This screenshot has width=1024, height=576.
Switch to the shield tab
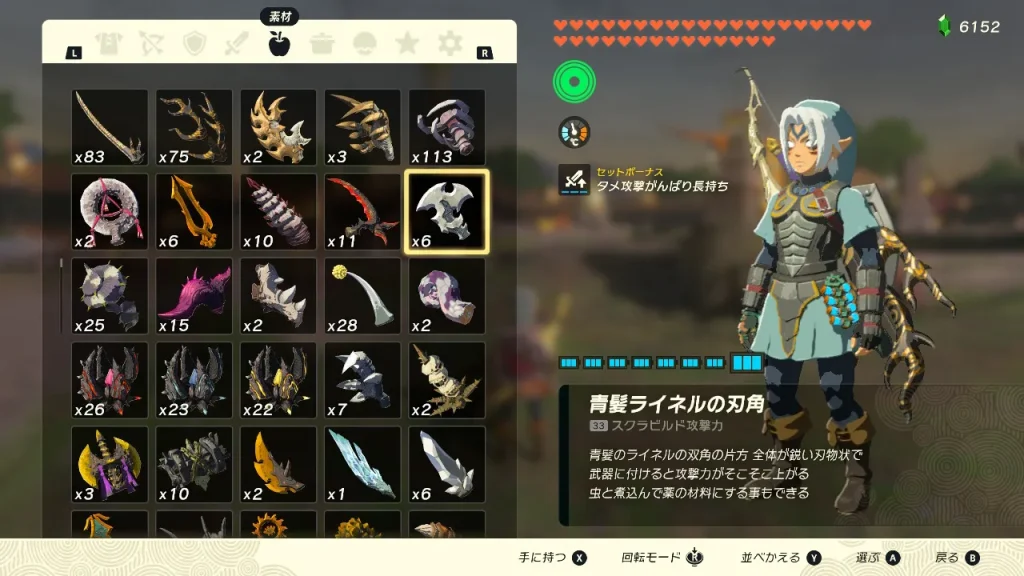[194, 43]
